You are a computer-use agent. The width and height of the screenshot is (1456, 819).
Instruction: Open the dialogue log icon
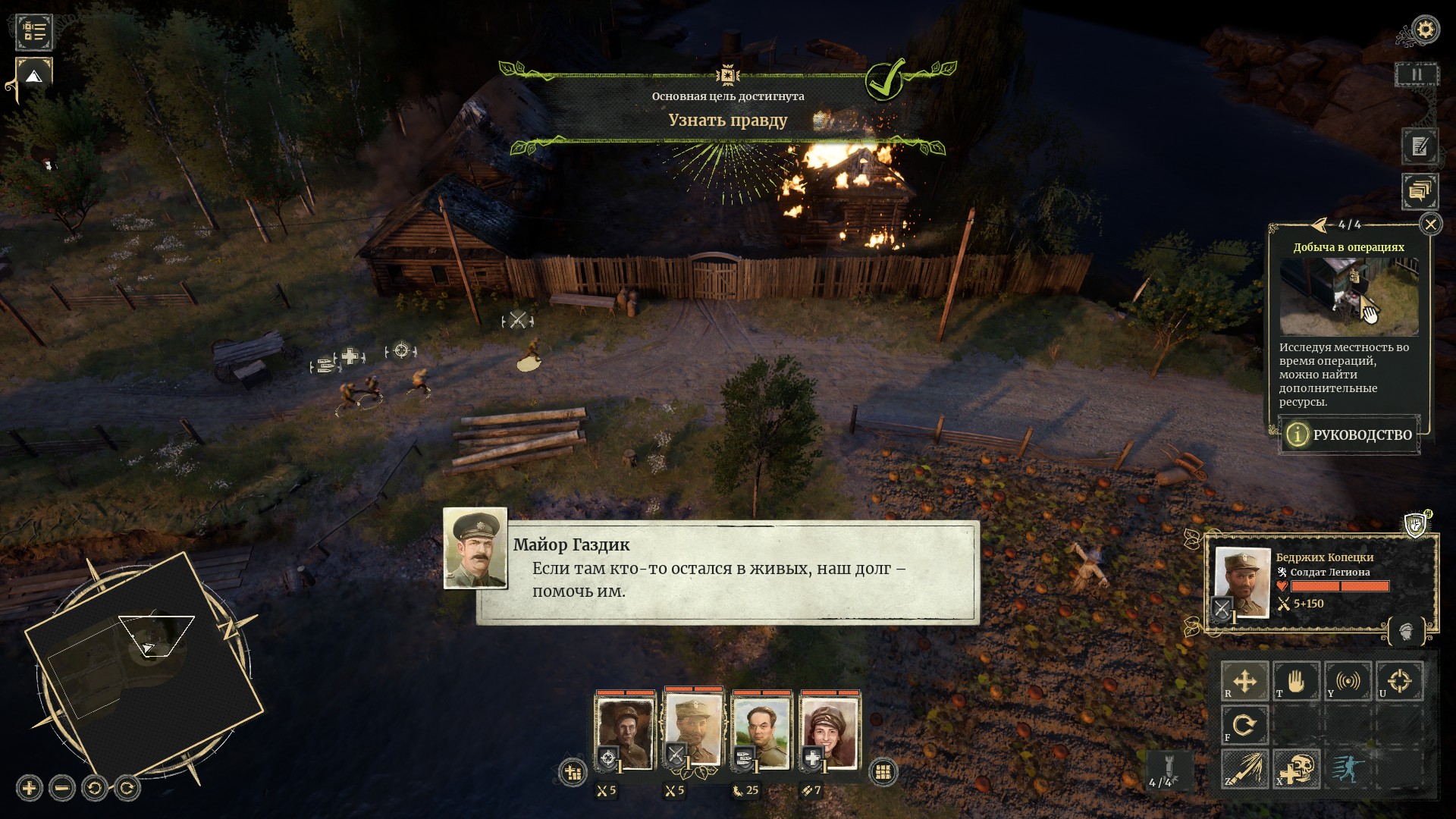coord(1420,191)
